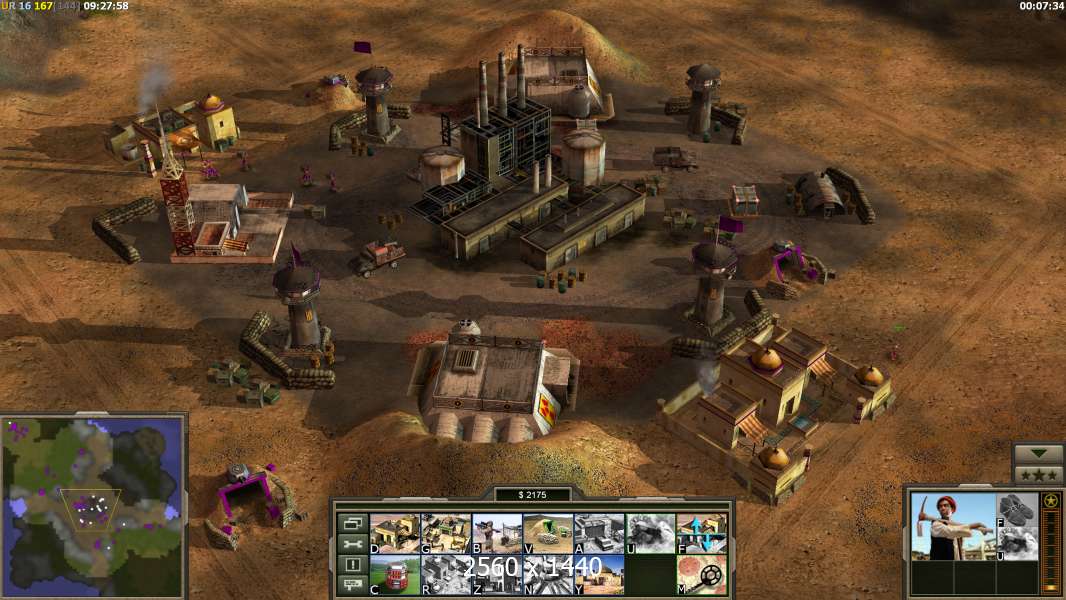This screenshot has width=1066, height=600.
Task: Choose the build icon labeled G
Action: [x=445, y=533]
